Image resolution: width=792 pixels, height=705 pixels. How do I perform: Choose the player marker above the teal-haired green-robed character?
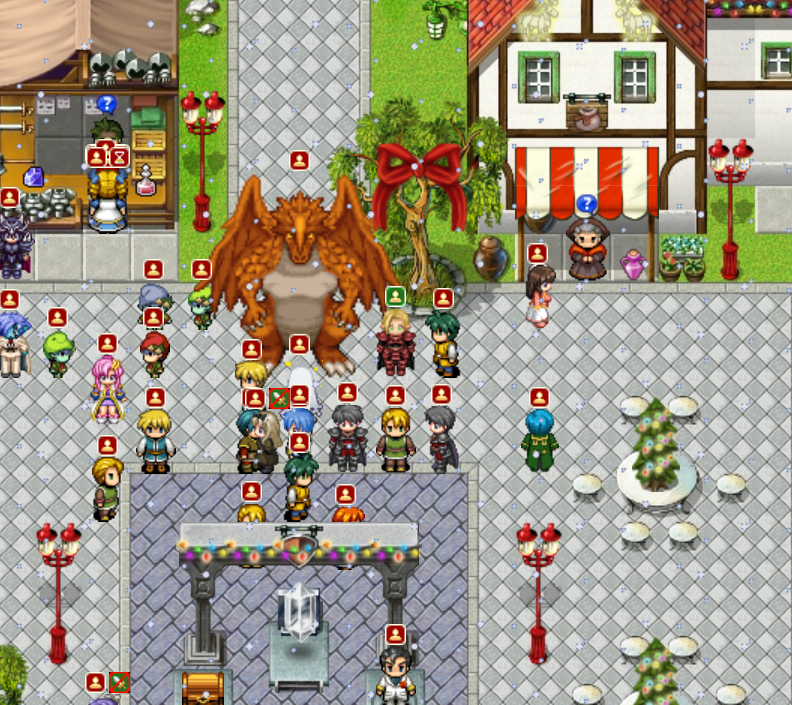click(539, 397)
